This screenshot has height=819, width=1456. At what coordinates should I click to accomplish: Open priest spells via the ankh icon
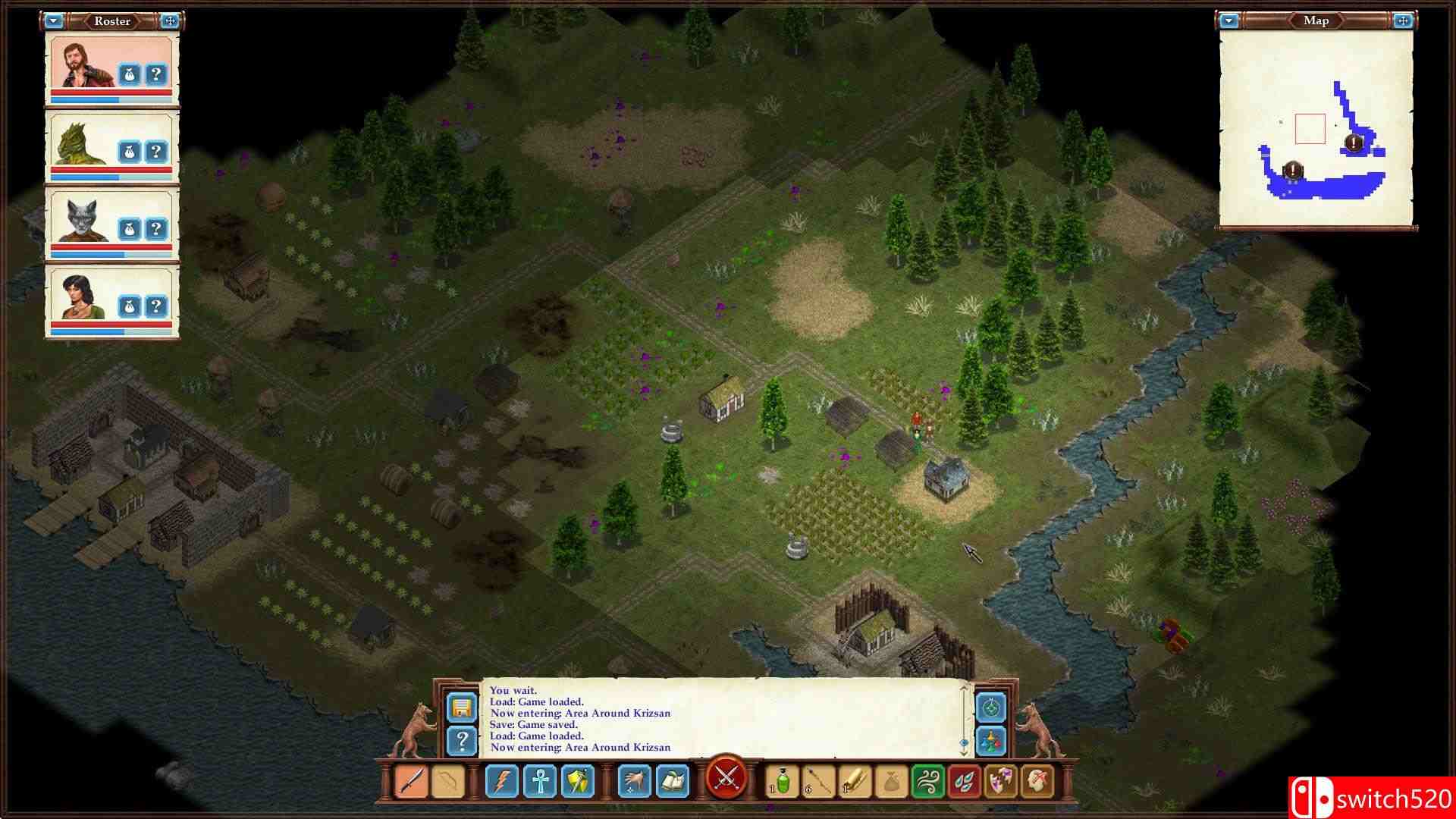tap(540, 782)
